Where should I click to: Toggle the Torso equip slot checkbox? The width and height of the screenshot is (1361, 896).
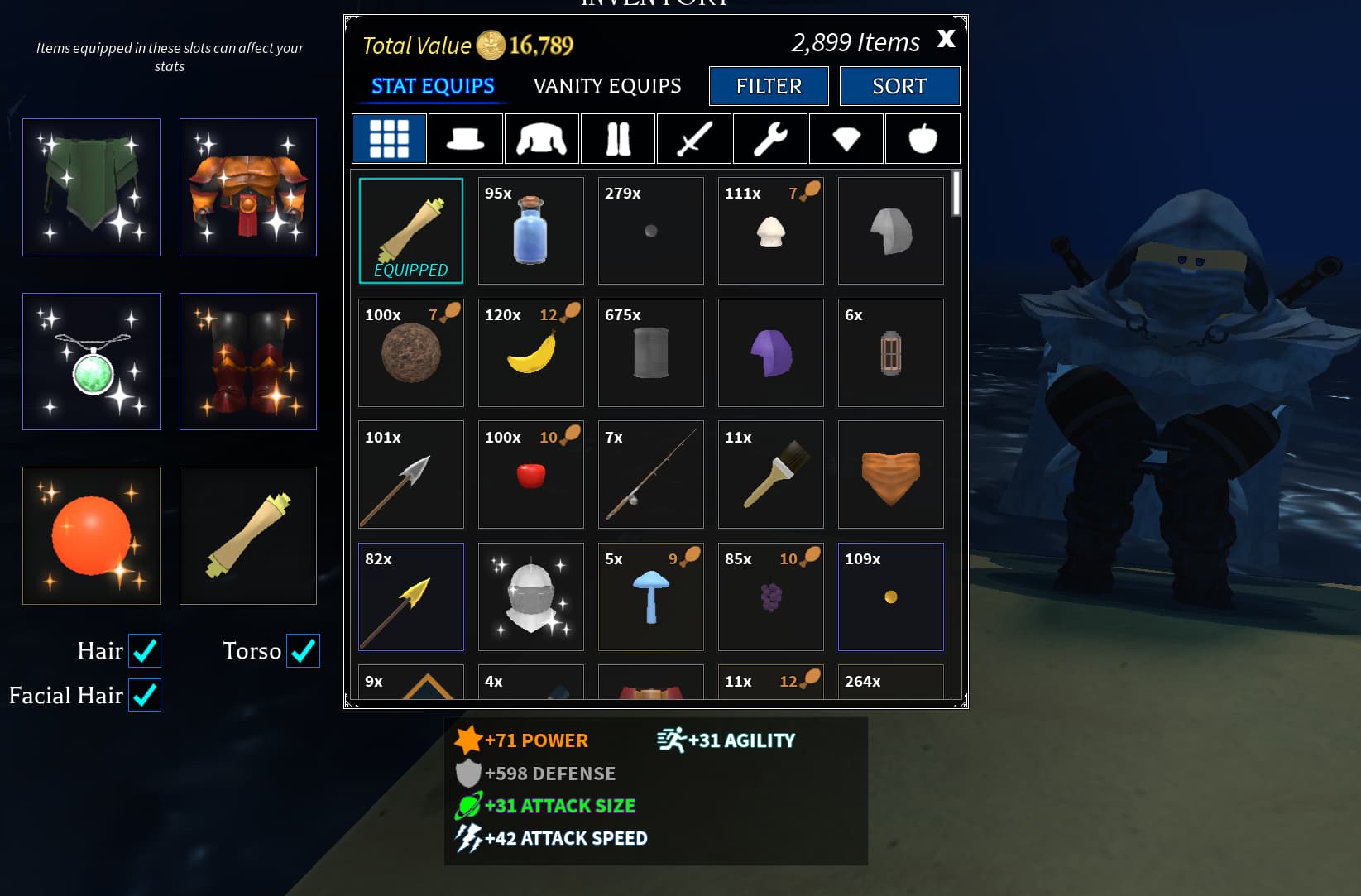click(x=302, y=651)
